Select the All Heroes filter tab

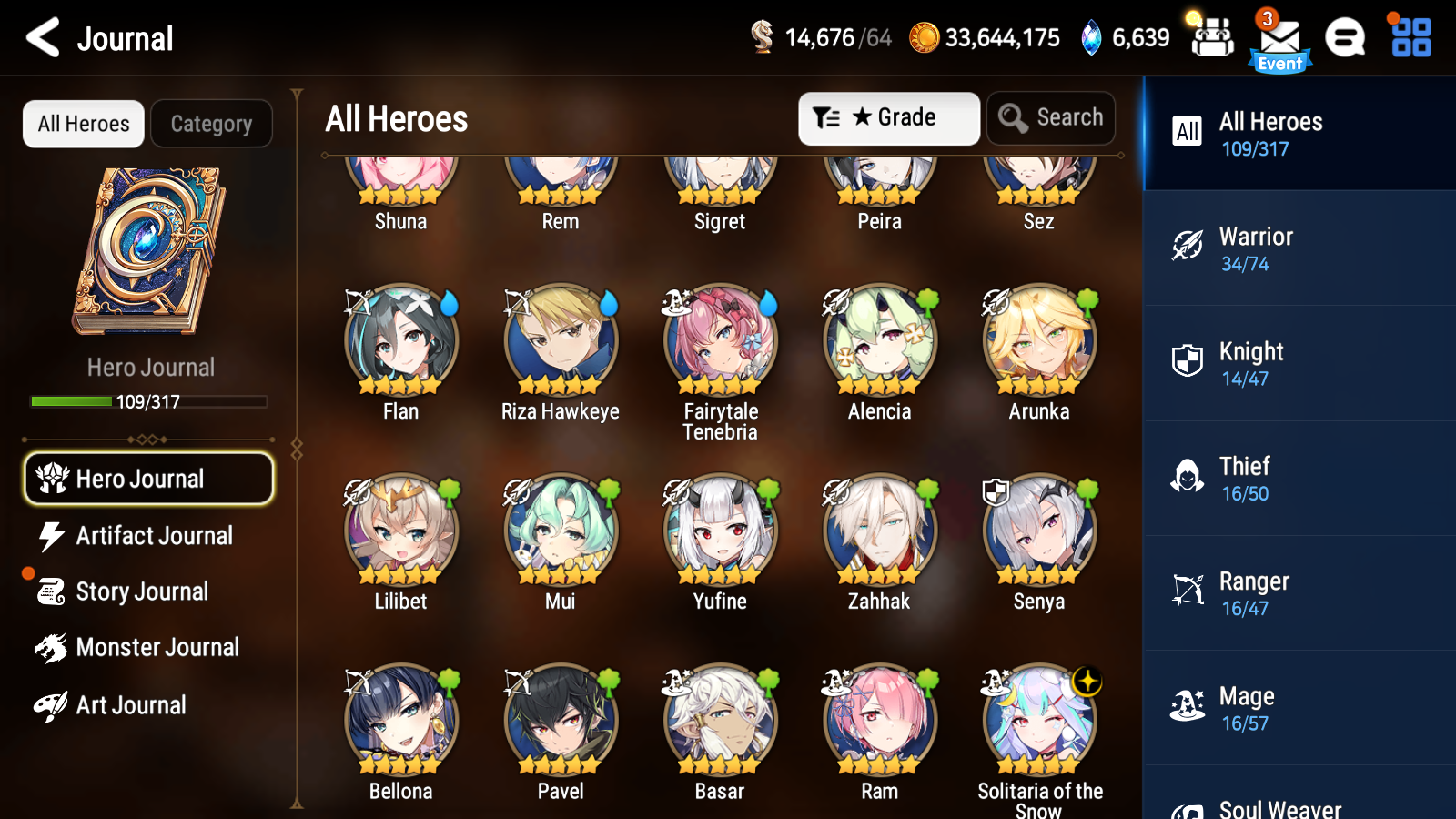pos(83,124)
